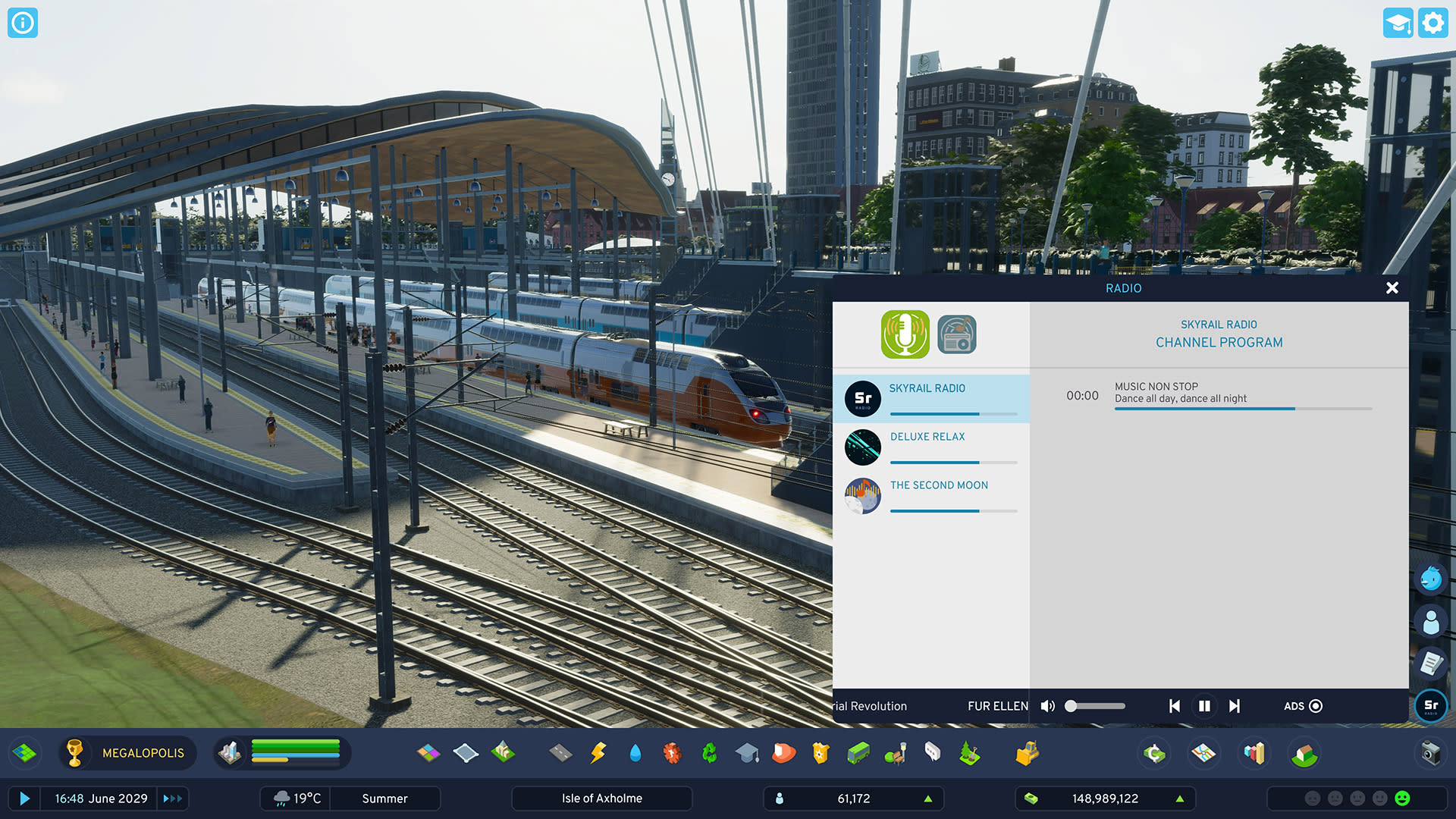Viewport: 1456px width, 819px height.
Task: Select the Transportation bus icon
Action: click(858, 753)
